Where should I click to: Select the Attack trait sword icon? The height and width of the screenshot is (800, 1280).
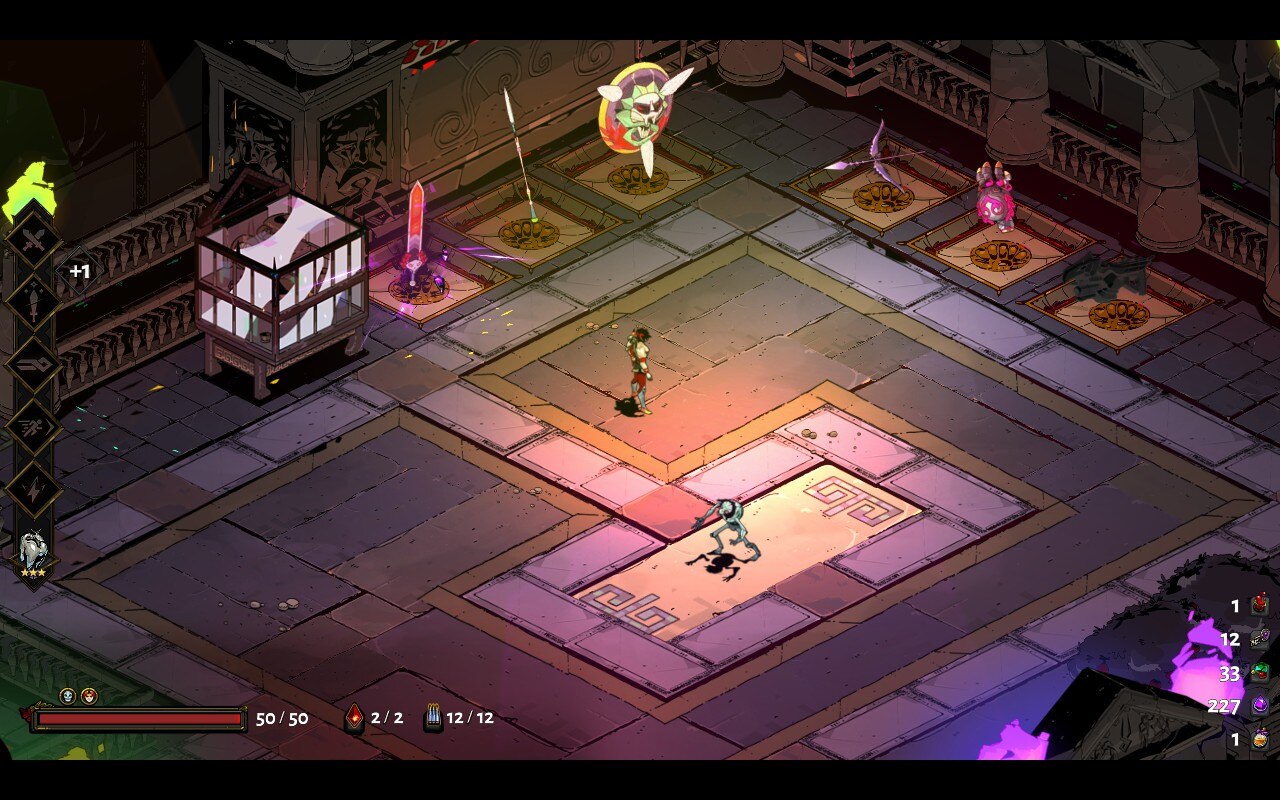[33, 241]
